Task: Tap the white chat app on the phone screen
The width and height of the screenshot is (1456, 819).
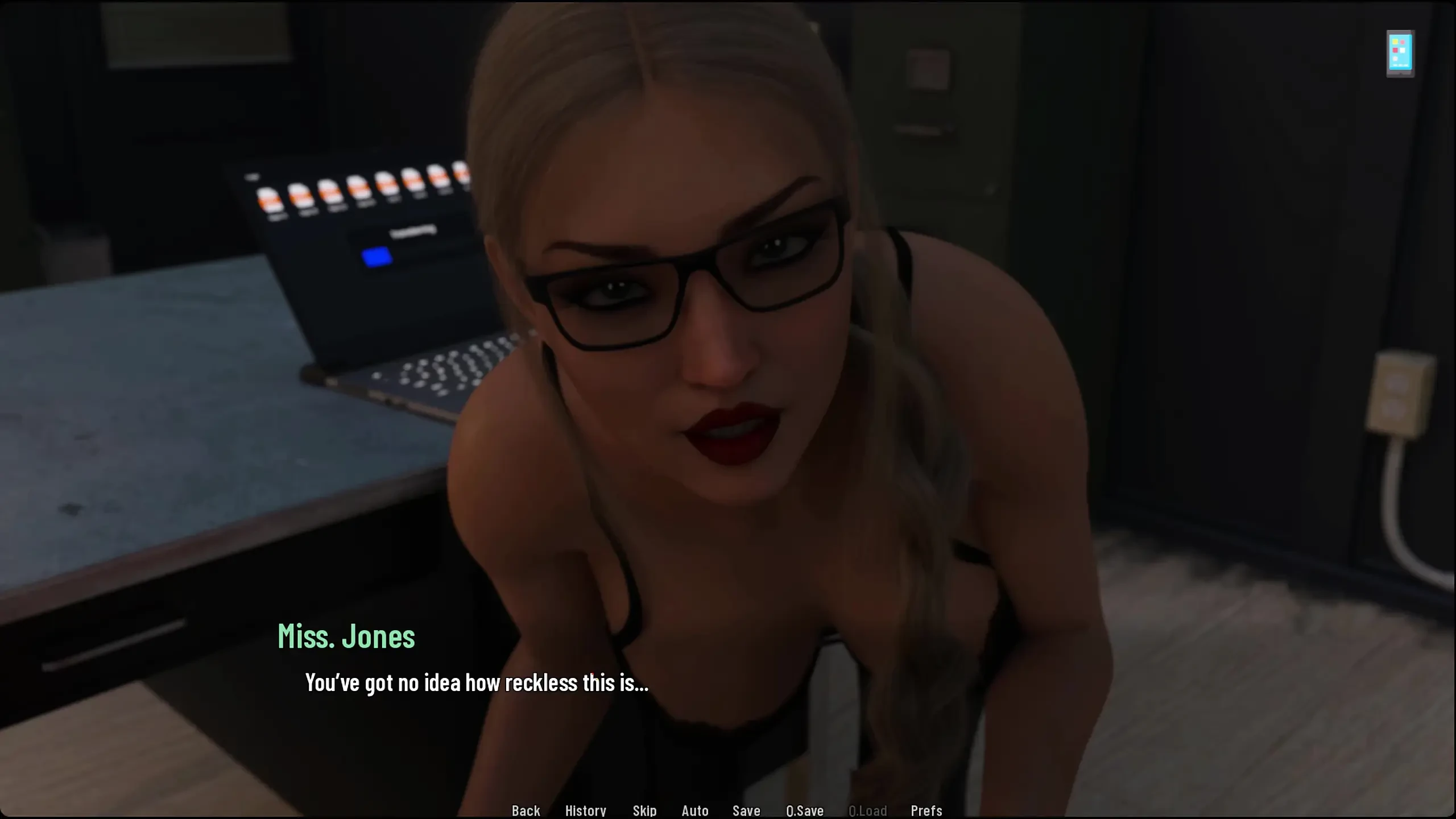Action: pyautogui.click(x=1403, y=50)
